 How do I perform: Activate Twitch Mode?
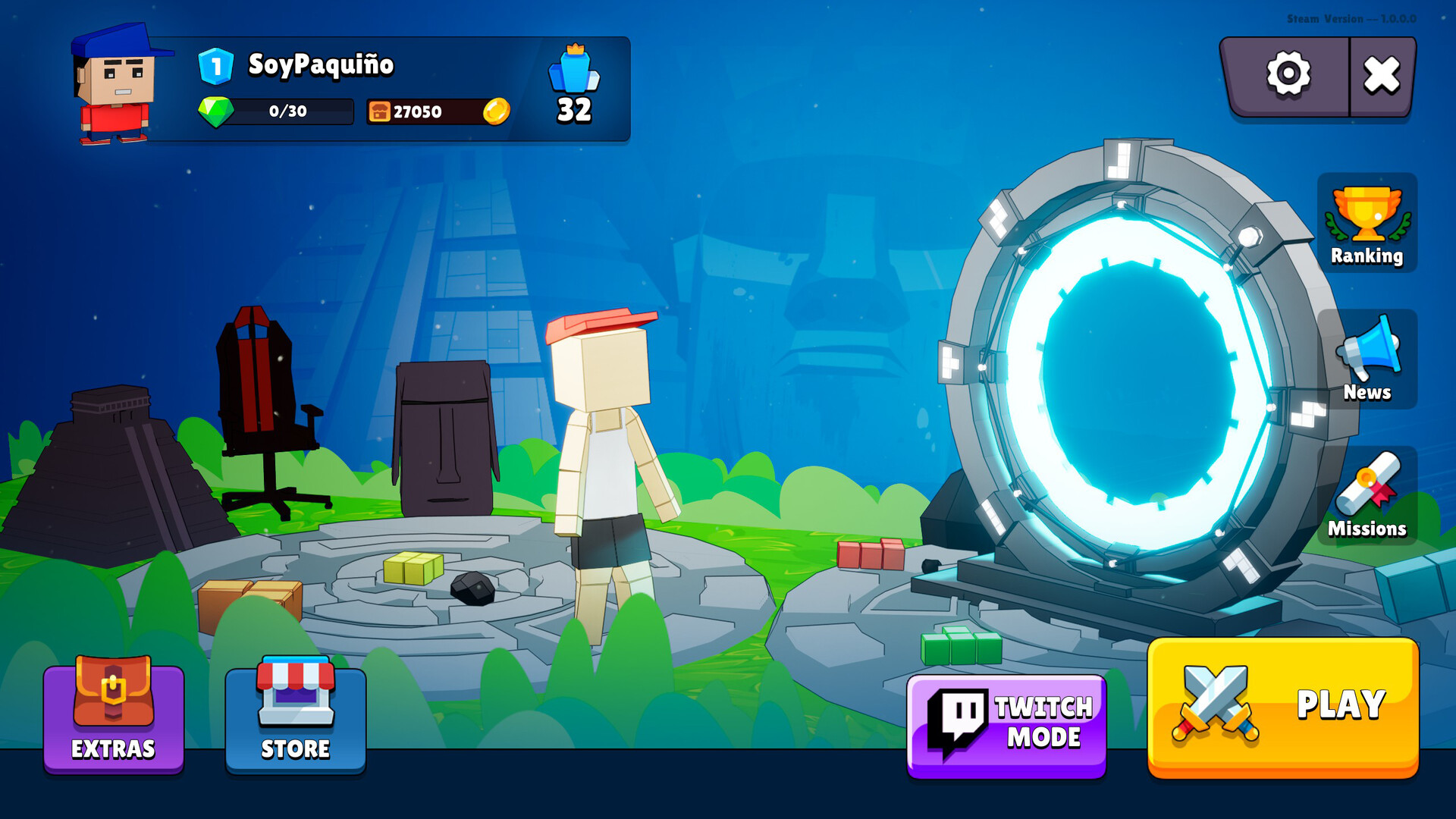[x=1006, y=724]
